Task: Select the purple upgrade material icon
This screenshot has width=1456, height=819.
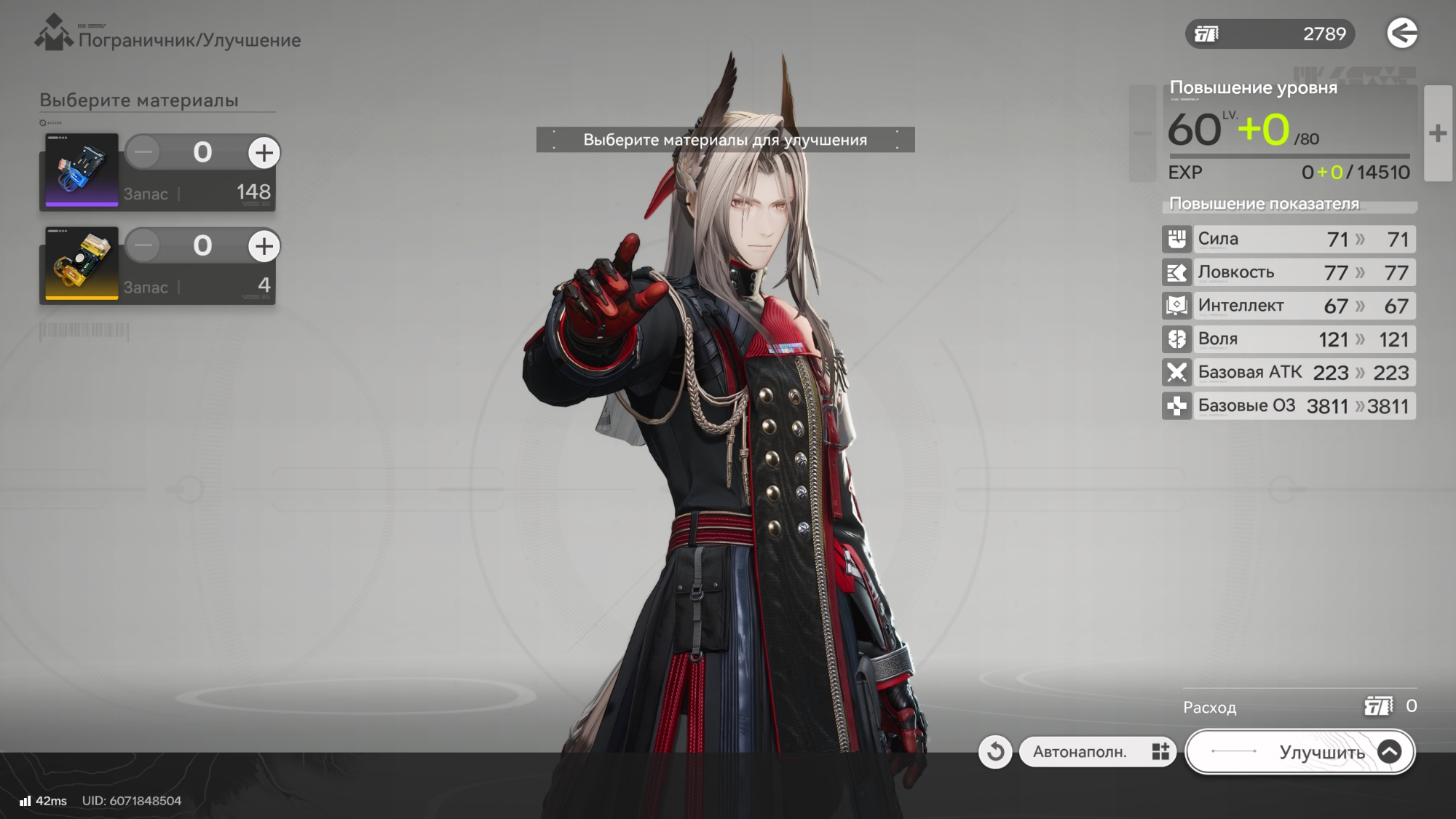Action: (82, 170)
